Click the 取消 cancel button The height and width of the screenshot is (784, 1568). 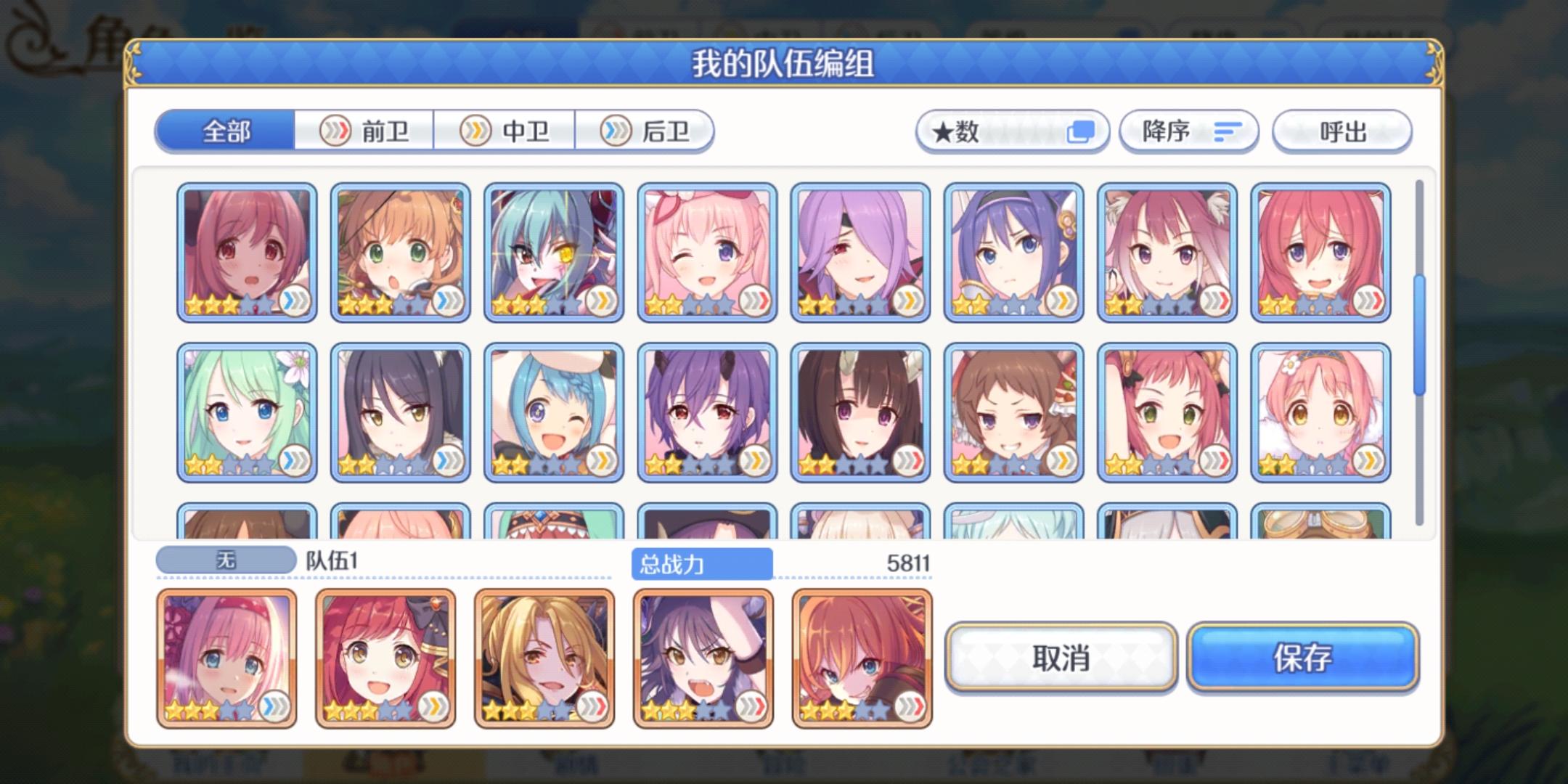1061,657
